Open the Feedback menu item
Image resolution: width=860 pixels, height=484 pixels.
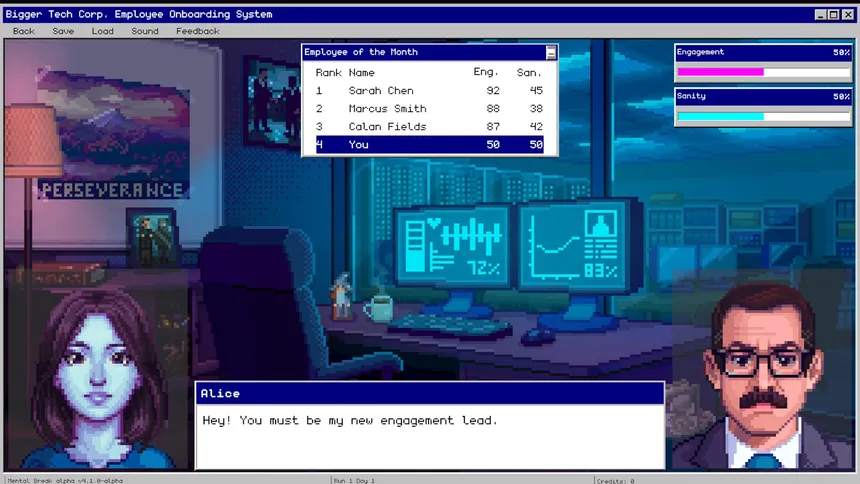[x=198, y=31]
